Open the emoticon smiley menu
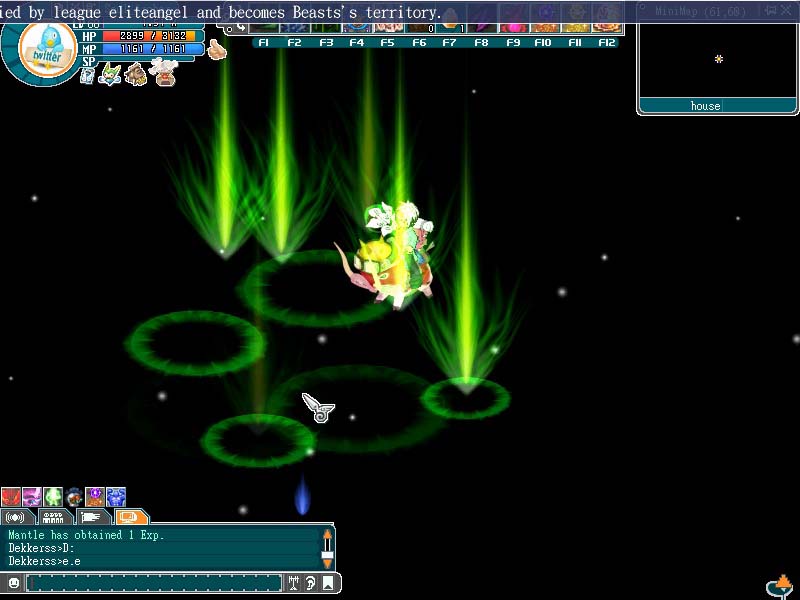The width and height of the screenshot is (800, 600). (x=14, y=582)
